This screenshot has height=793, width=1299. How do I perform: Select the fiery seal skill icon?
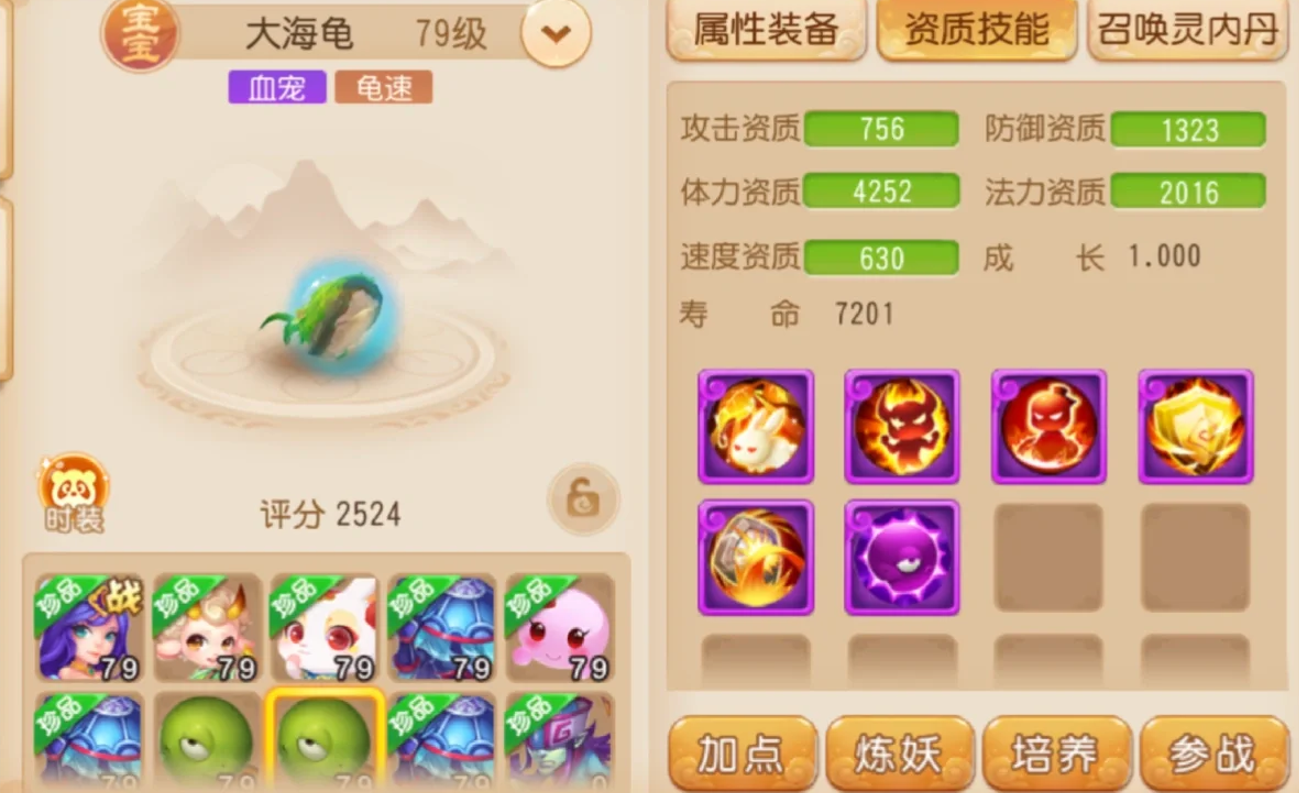(755, 556)
